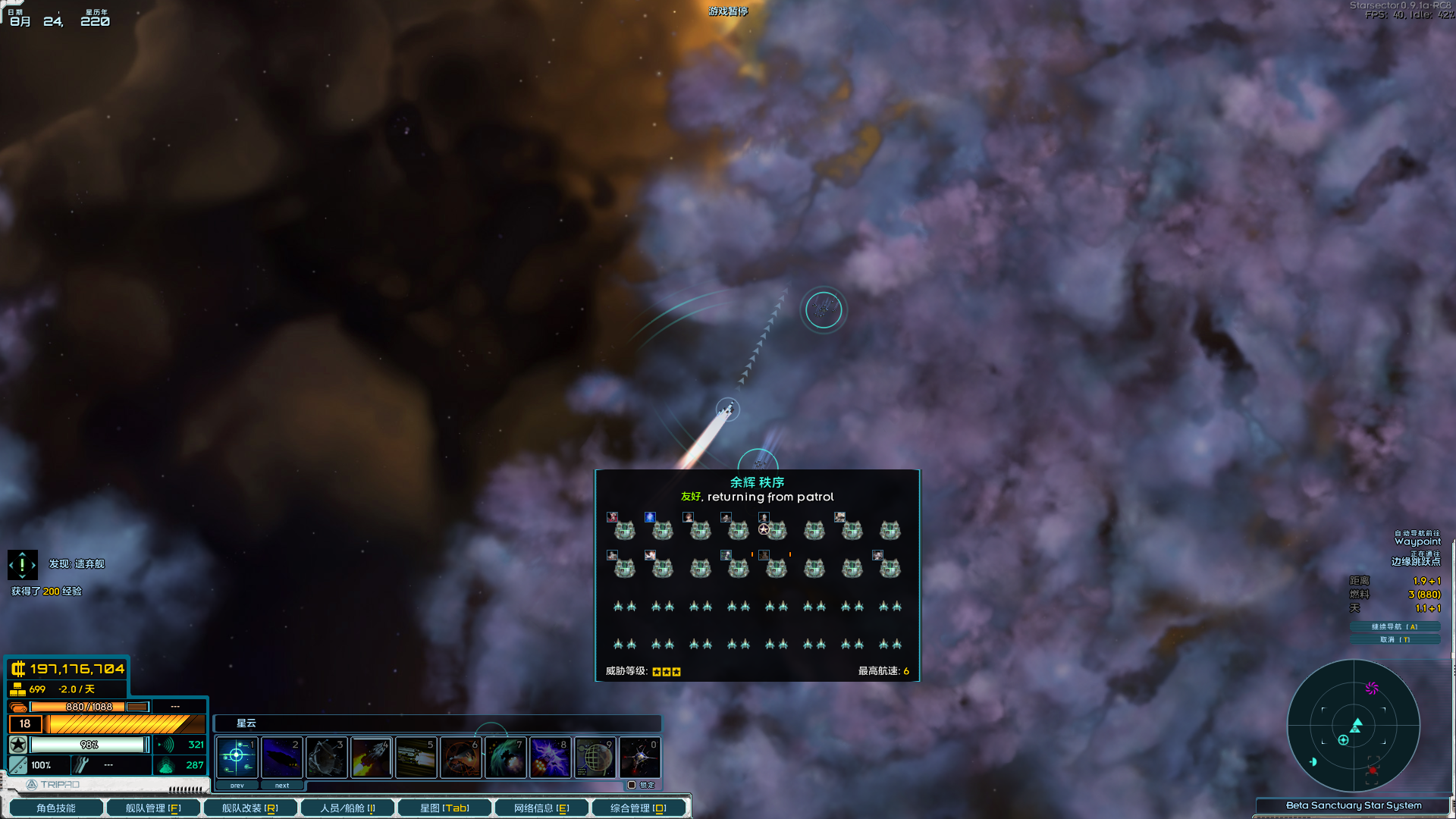Open the 综合管理 command screen
1456x819 pixels.
pyautogui.click(x=640, y=807)
